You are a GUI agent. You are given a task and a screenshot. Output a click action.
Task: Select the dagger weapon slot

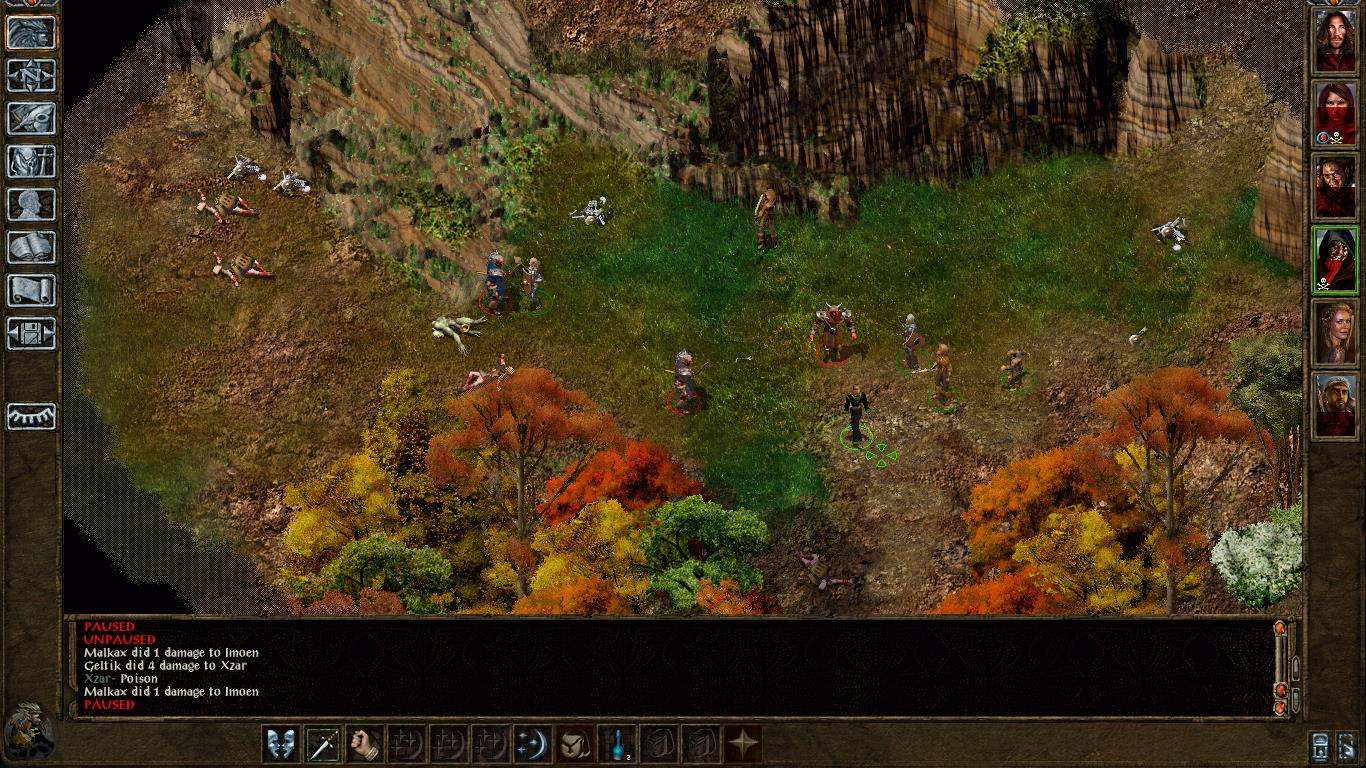tap(323, 744)
